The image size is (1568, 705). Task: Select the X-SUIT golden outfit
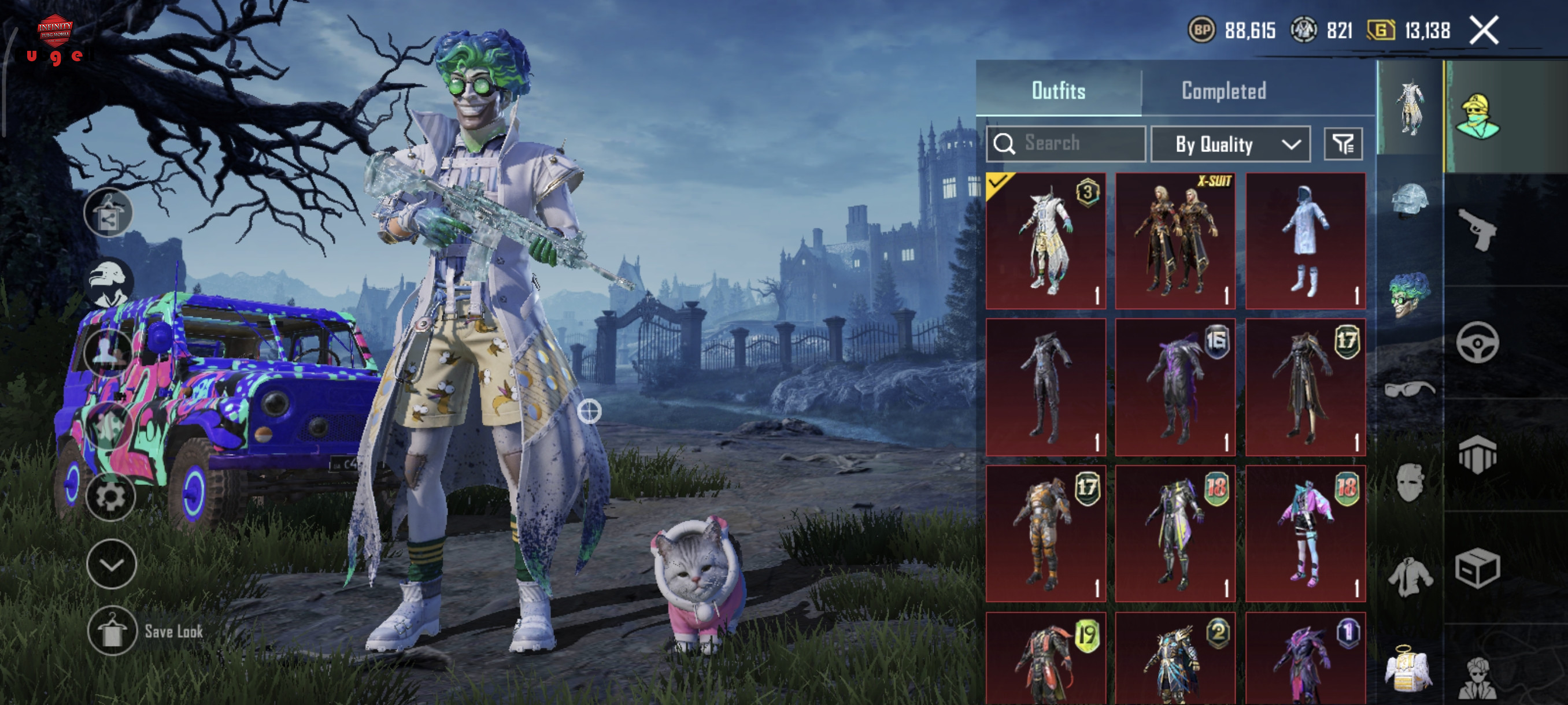tap(1175, 241)
